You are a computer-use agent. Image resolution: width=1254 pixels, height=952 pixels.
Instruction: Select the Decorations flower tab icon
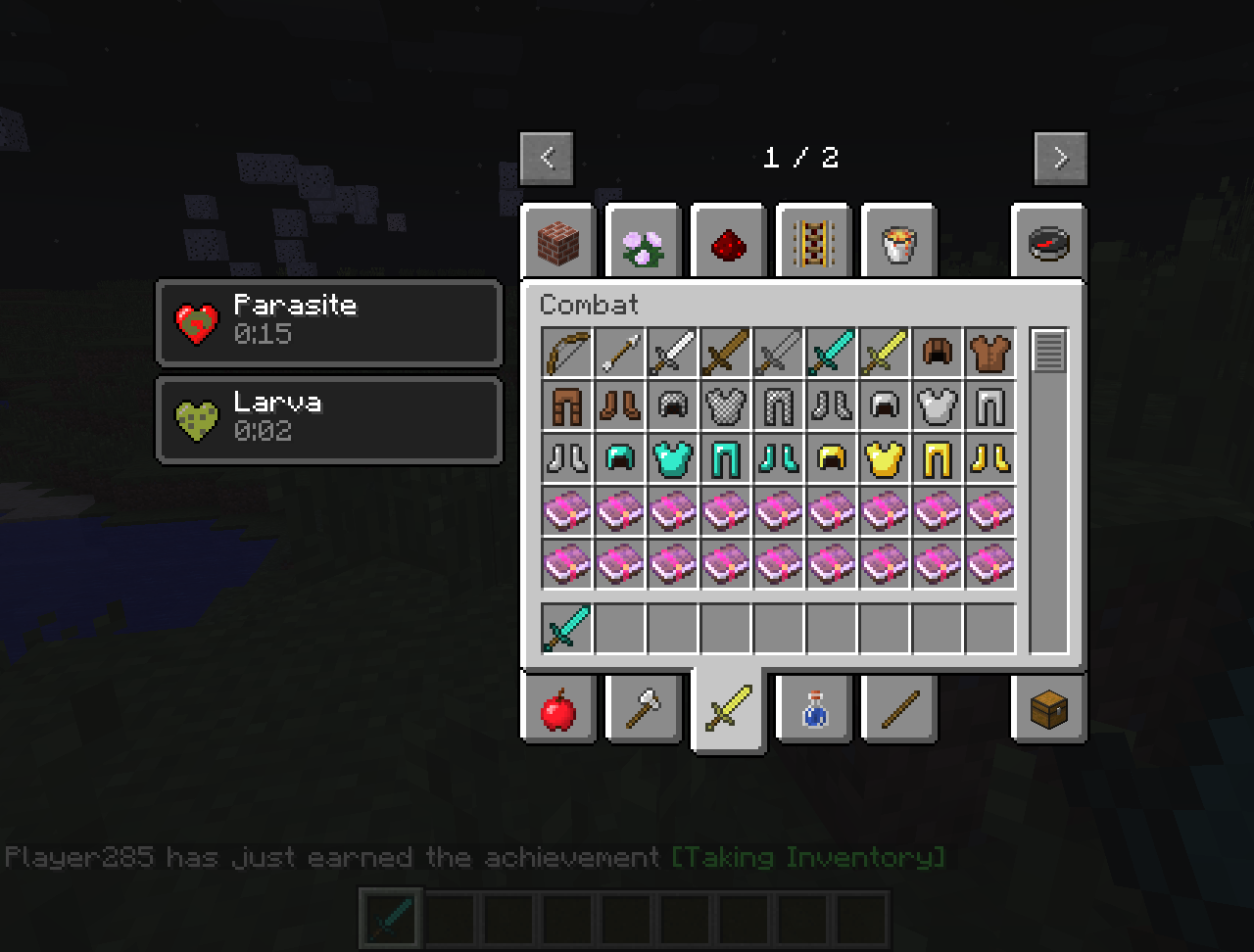[x=643, y=243]
